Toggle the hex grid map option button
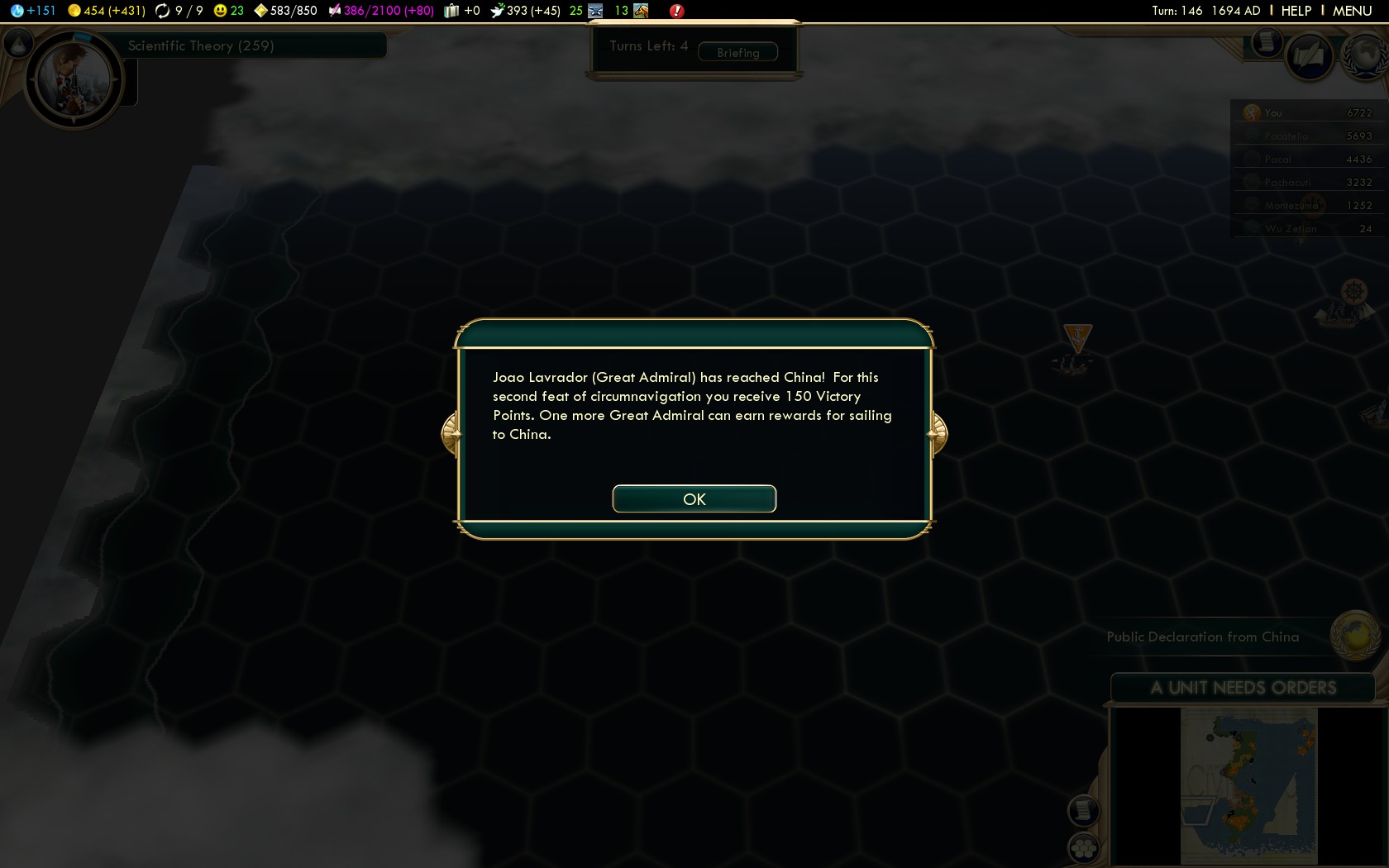1389x868 pixels. pos(1083,847)
